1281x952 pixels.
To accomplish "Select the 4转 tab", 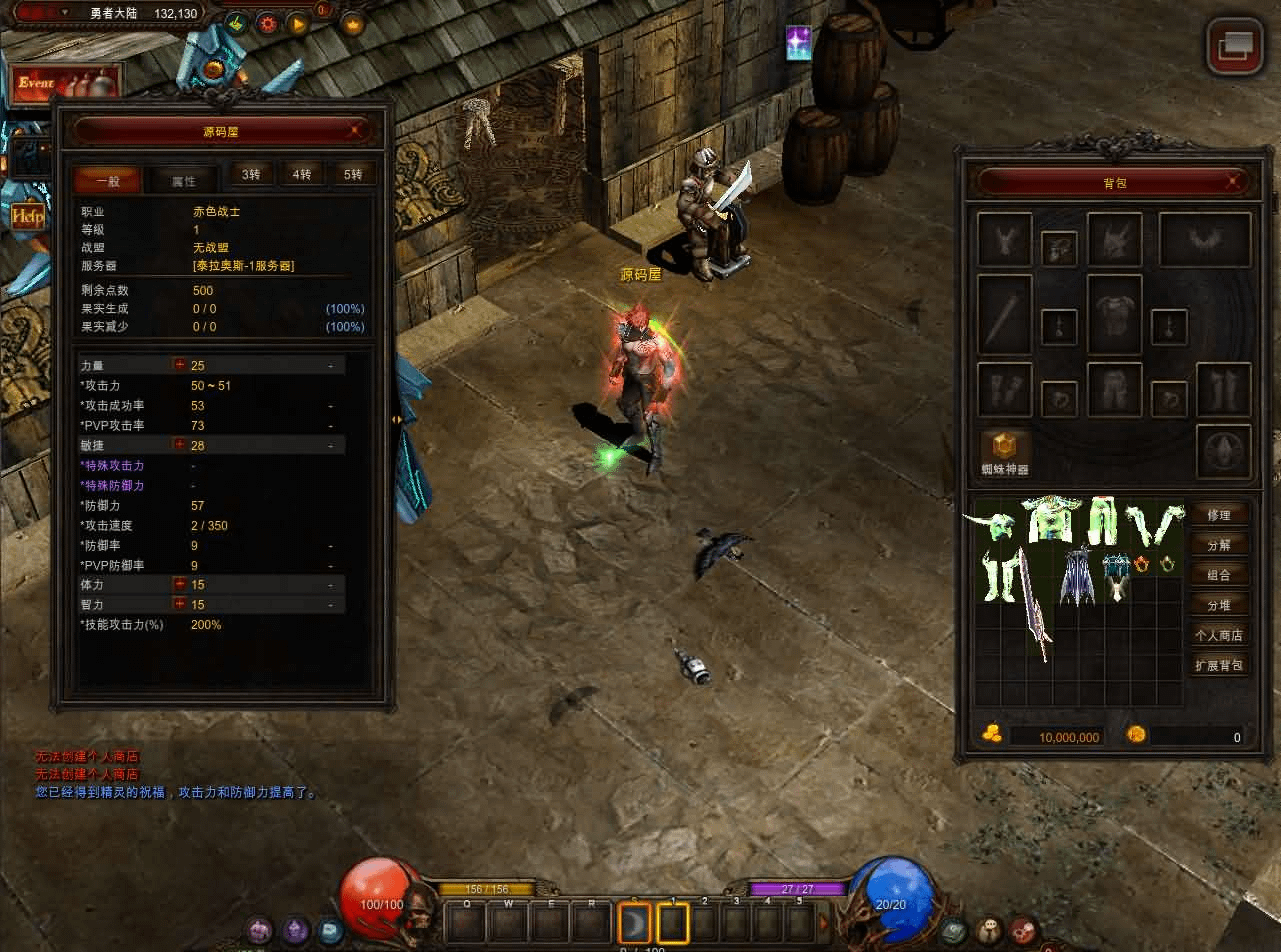I will (x=301, y=174).
